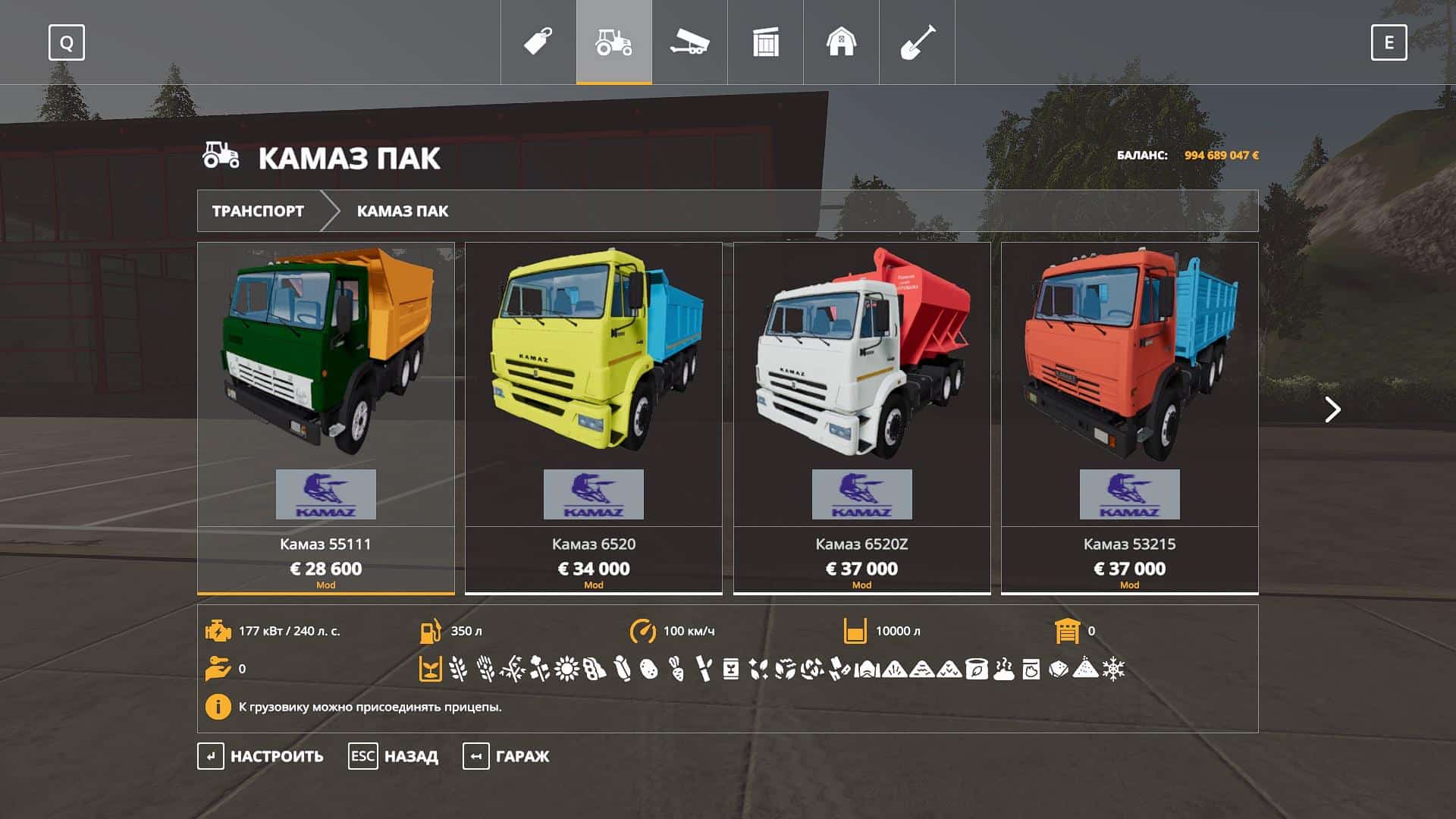
Task: Open the trailer tools tab
Action: point(689,42)
